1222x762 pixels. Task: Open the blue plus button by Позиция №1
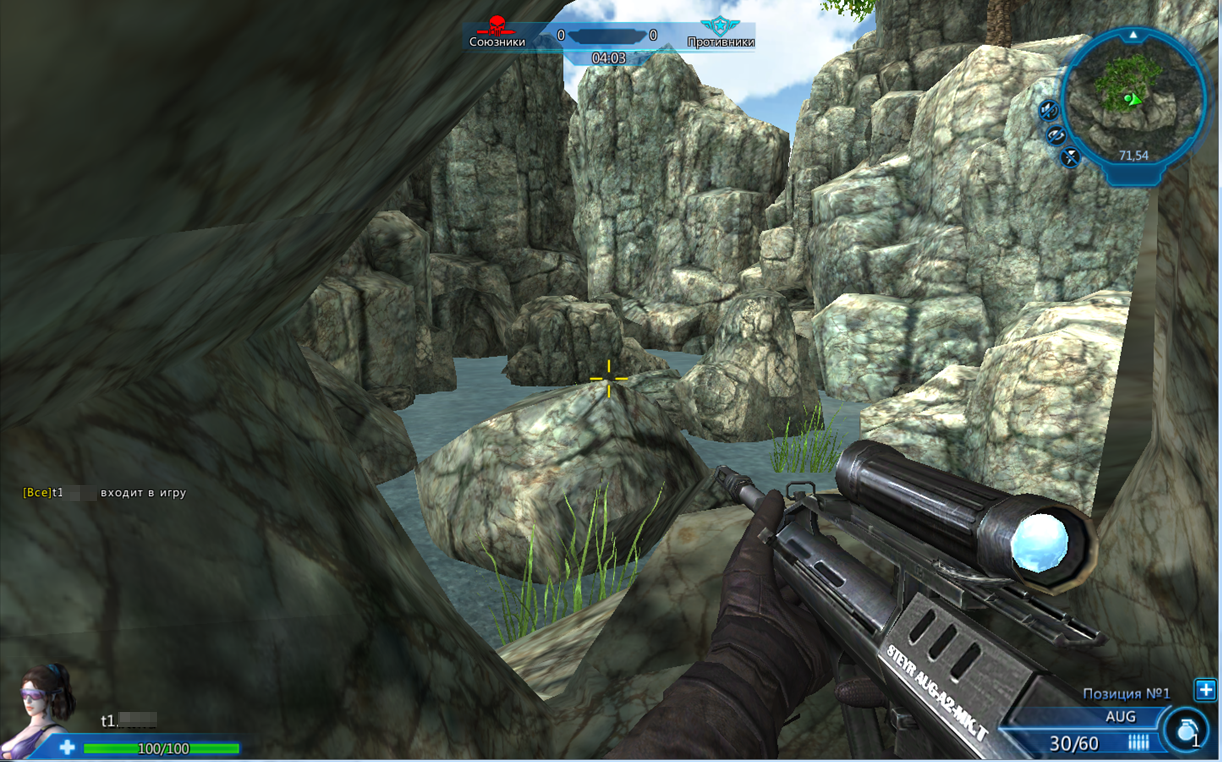[1206, 690]
